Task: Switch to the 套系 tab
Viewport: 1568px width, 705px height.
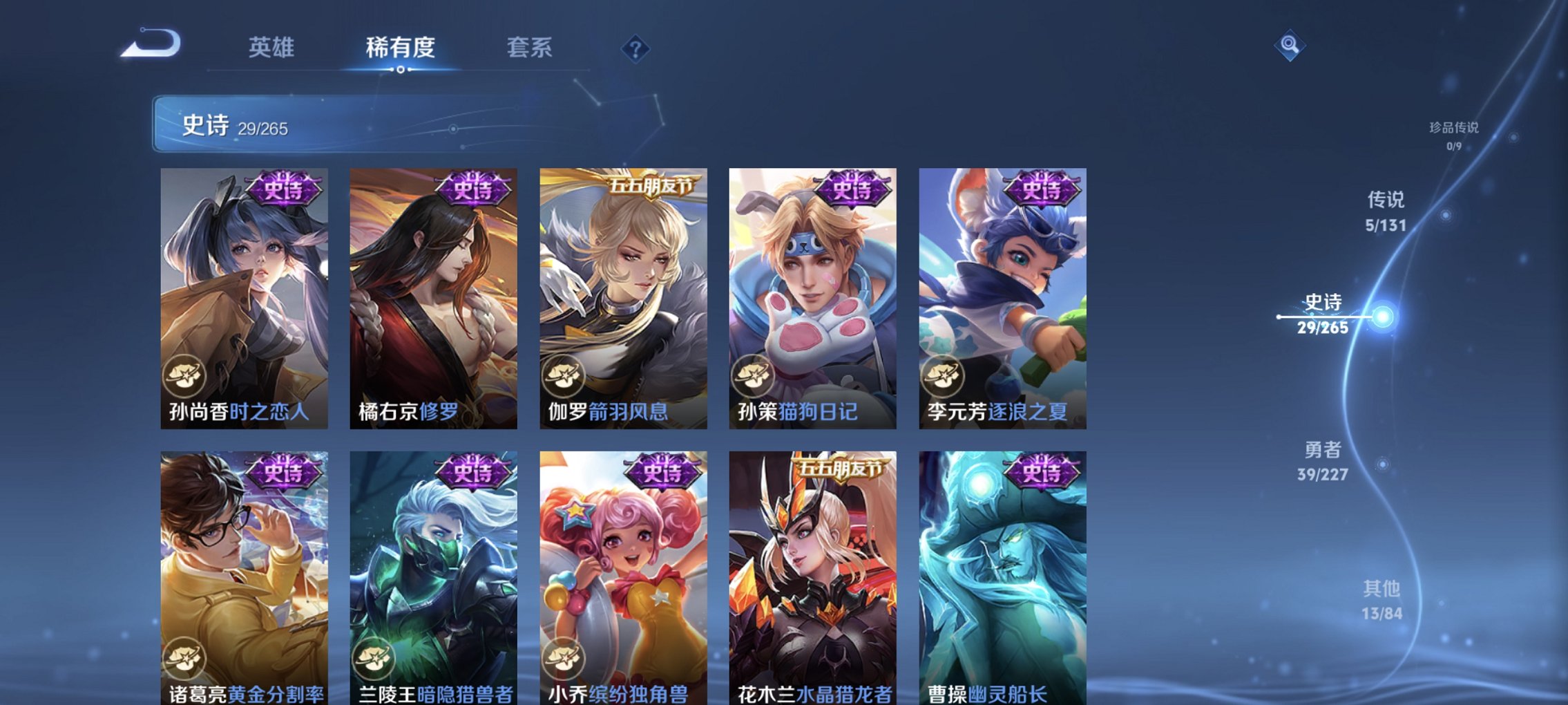Action: pos(528,48)
